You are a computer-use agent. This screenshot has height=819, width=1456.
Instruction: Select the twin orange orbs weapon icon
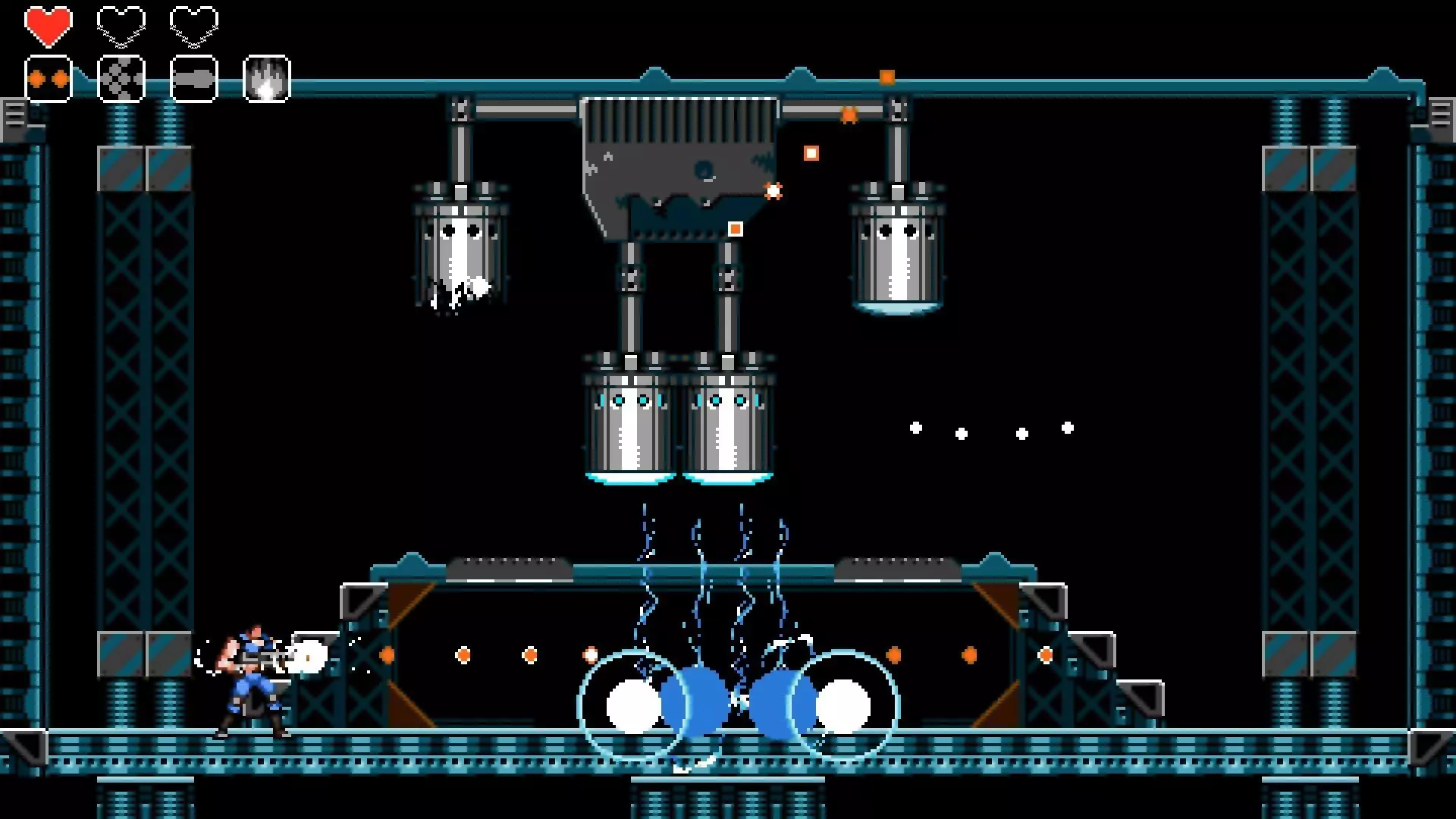tap(48, 77)
